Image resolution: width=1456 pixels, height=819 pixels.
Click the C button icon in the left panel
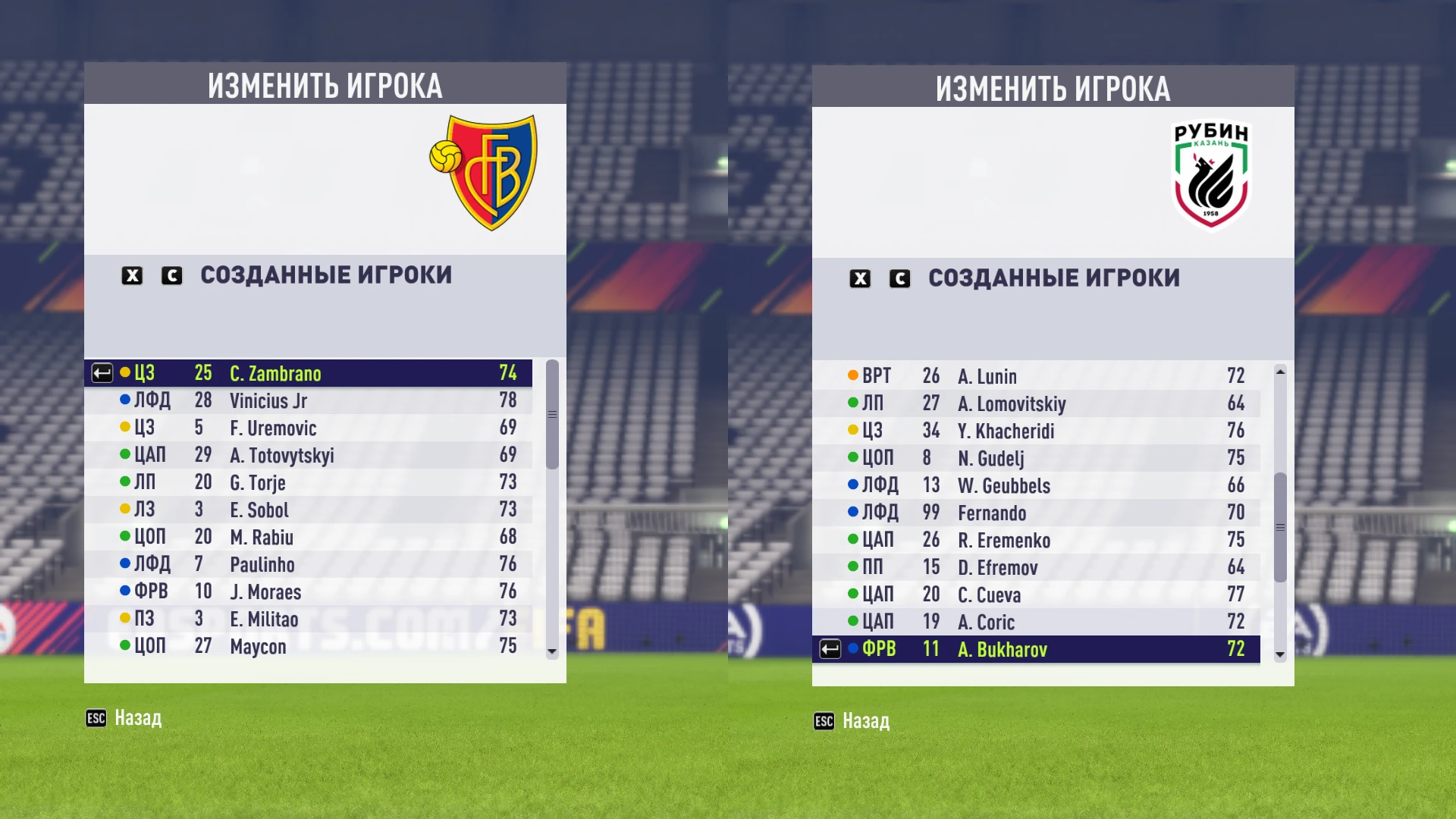pyautogui.click(x=172, y=276)
